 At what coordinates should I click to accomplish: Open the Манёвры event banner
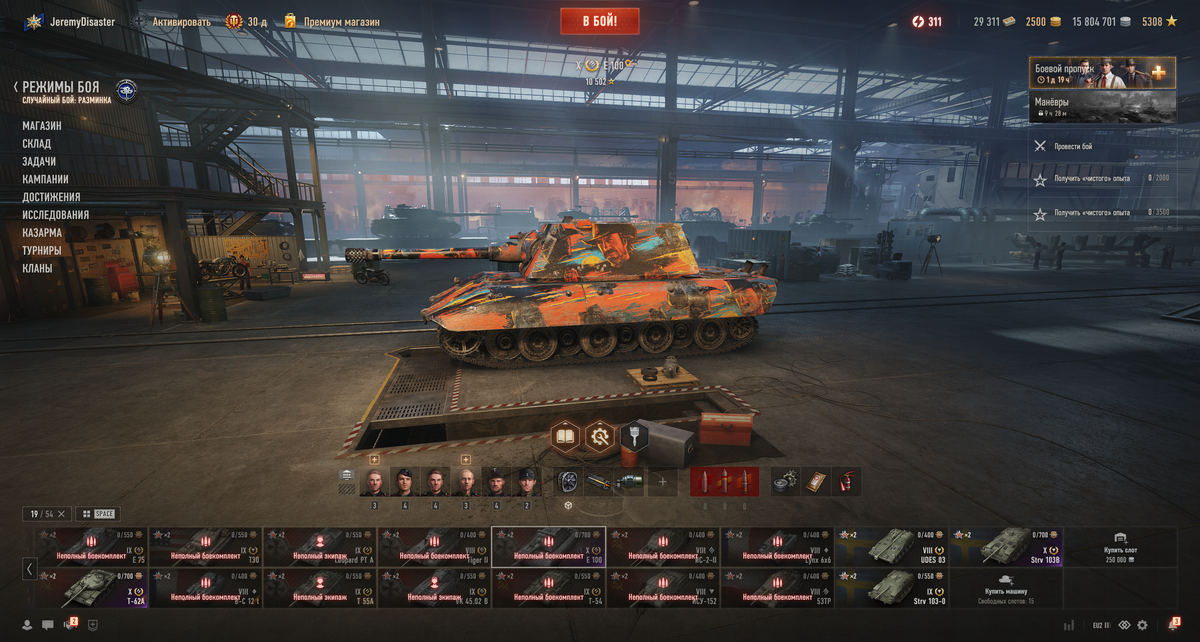[x=1102, y=107]
